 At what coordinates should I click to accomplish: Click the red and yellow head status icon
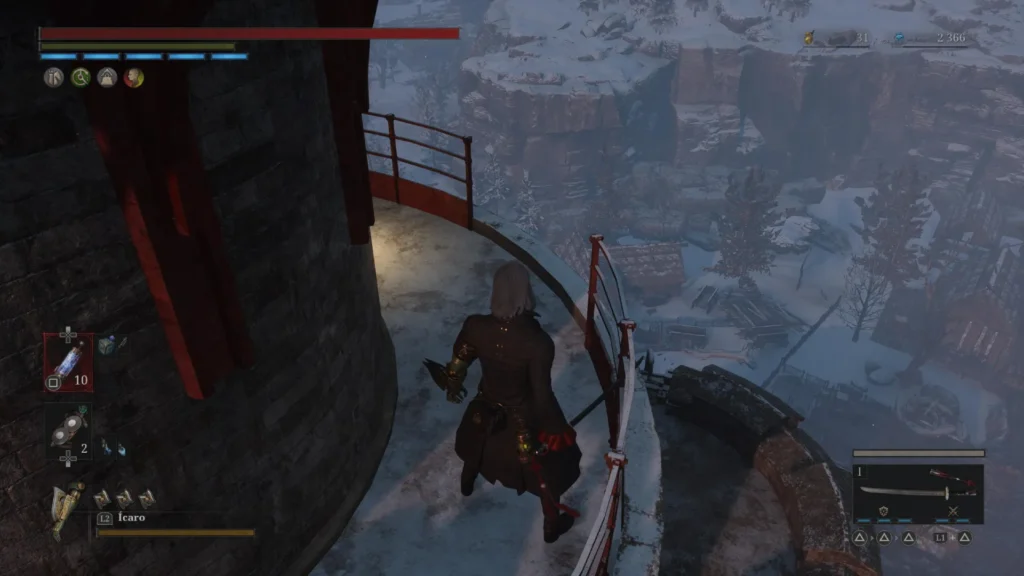[x=133, y=77]
